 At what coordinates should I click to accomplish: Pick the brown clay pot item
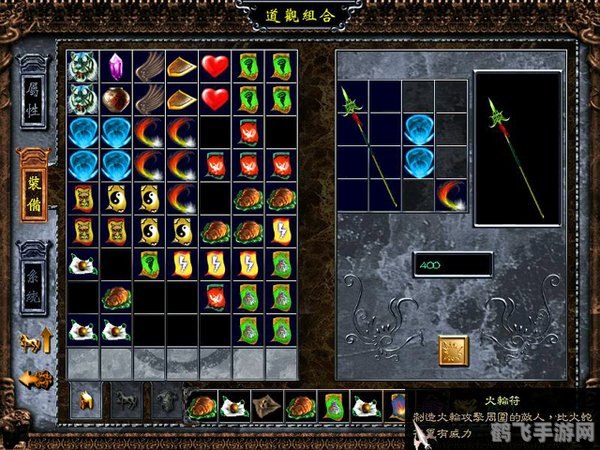point(115,99)
